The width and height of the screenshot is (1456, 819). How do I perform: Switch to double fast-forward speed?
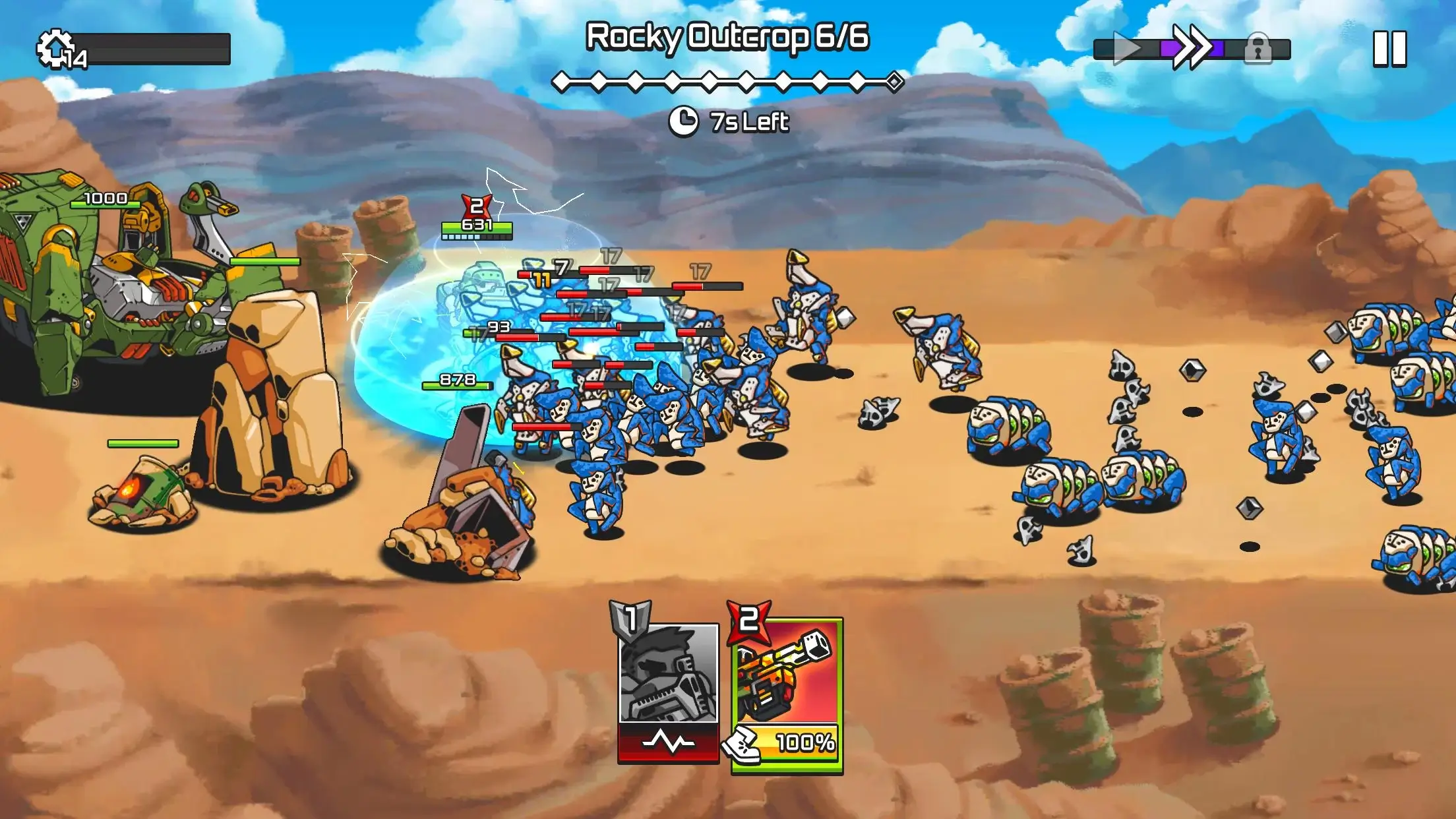coord(1192,47)
